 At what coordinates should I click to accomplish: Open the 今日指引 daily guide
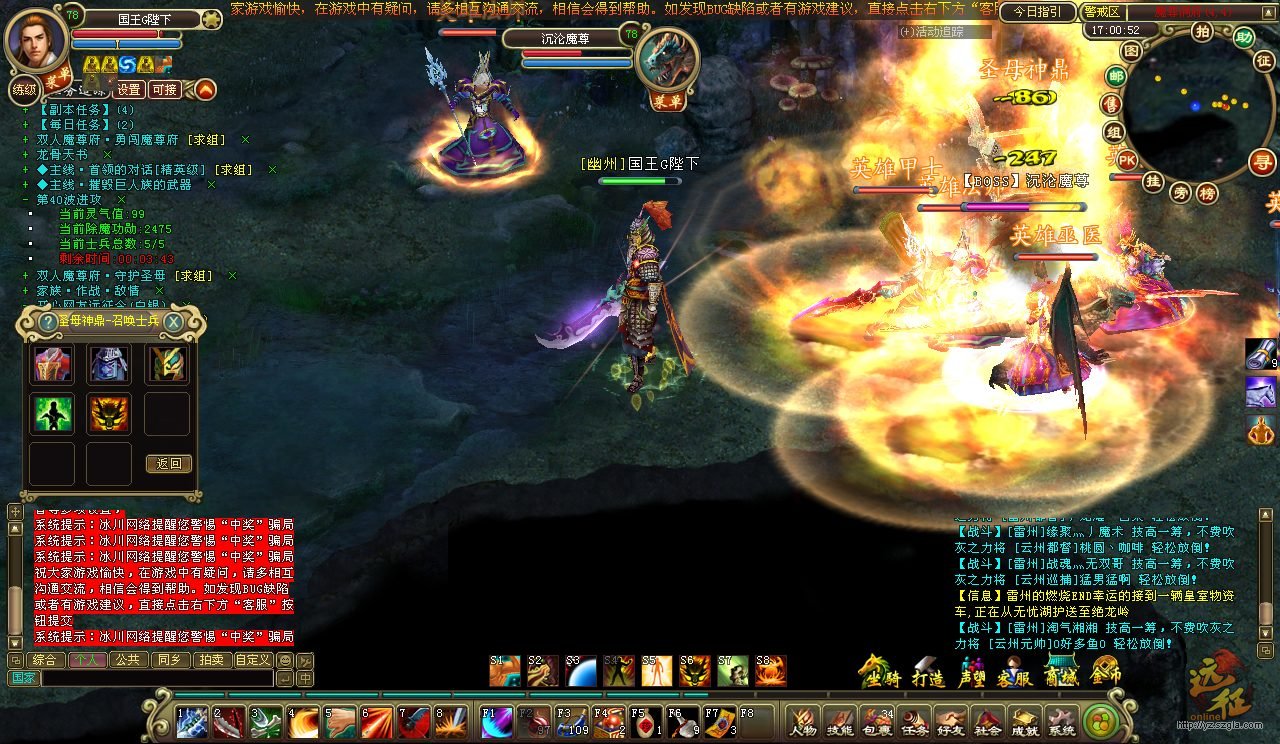1037,12
